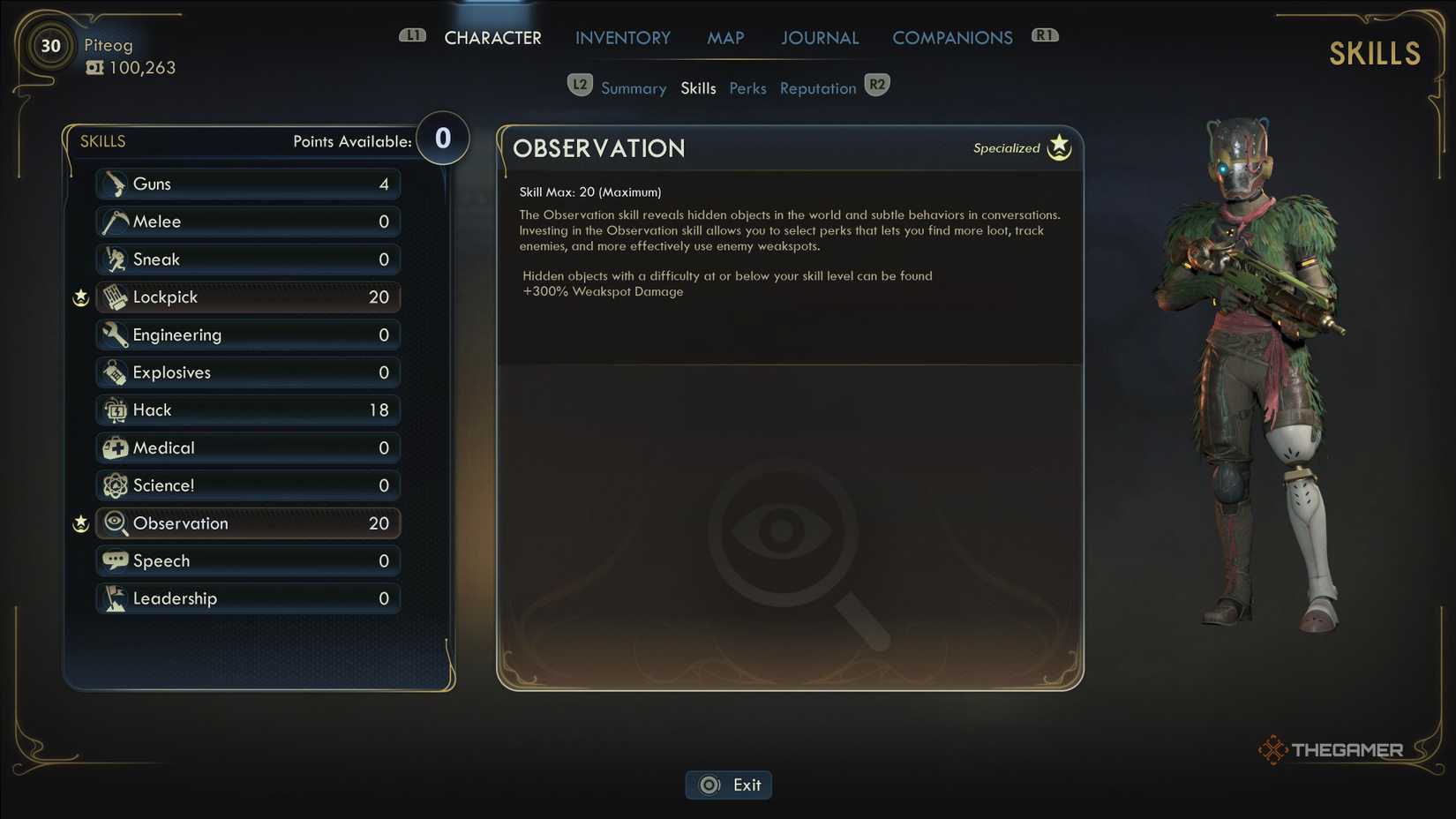Toggle the specialized star beside Lockpick

80,297
